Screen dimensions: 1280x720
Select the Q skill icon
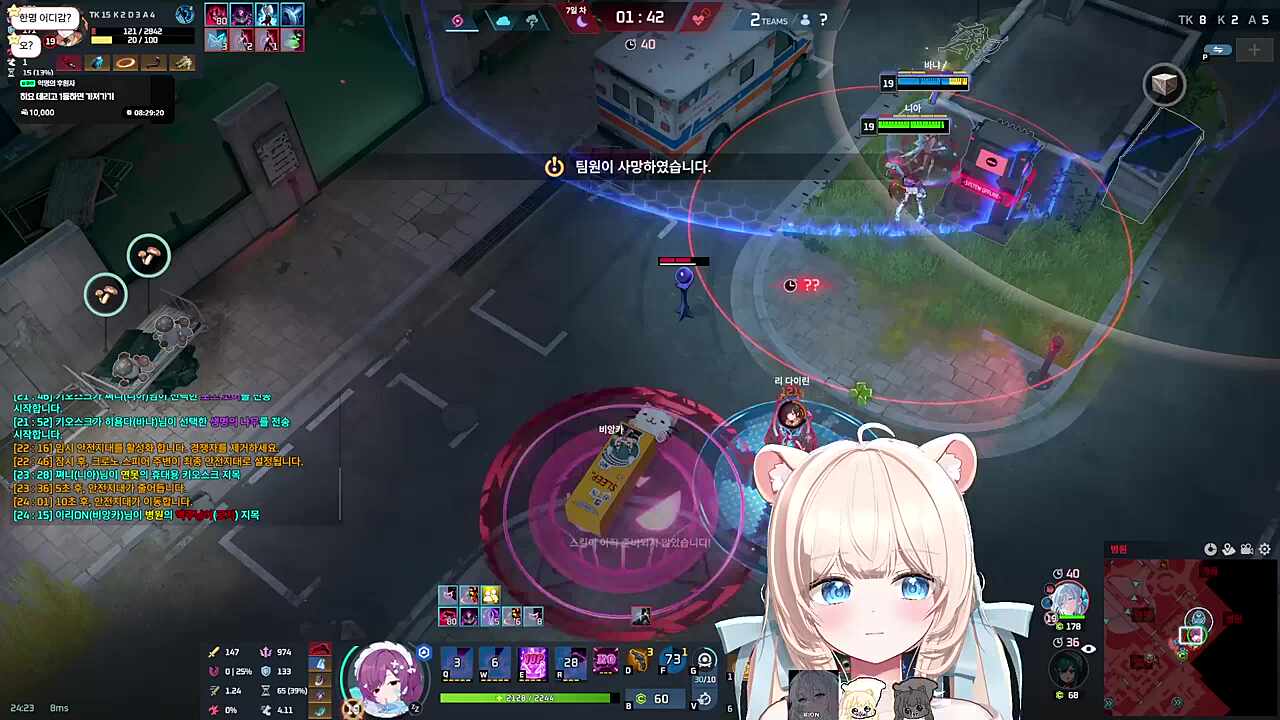pos(456,661)
